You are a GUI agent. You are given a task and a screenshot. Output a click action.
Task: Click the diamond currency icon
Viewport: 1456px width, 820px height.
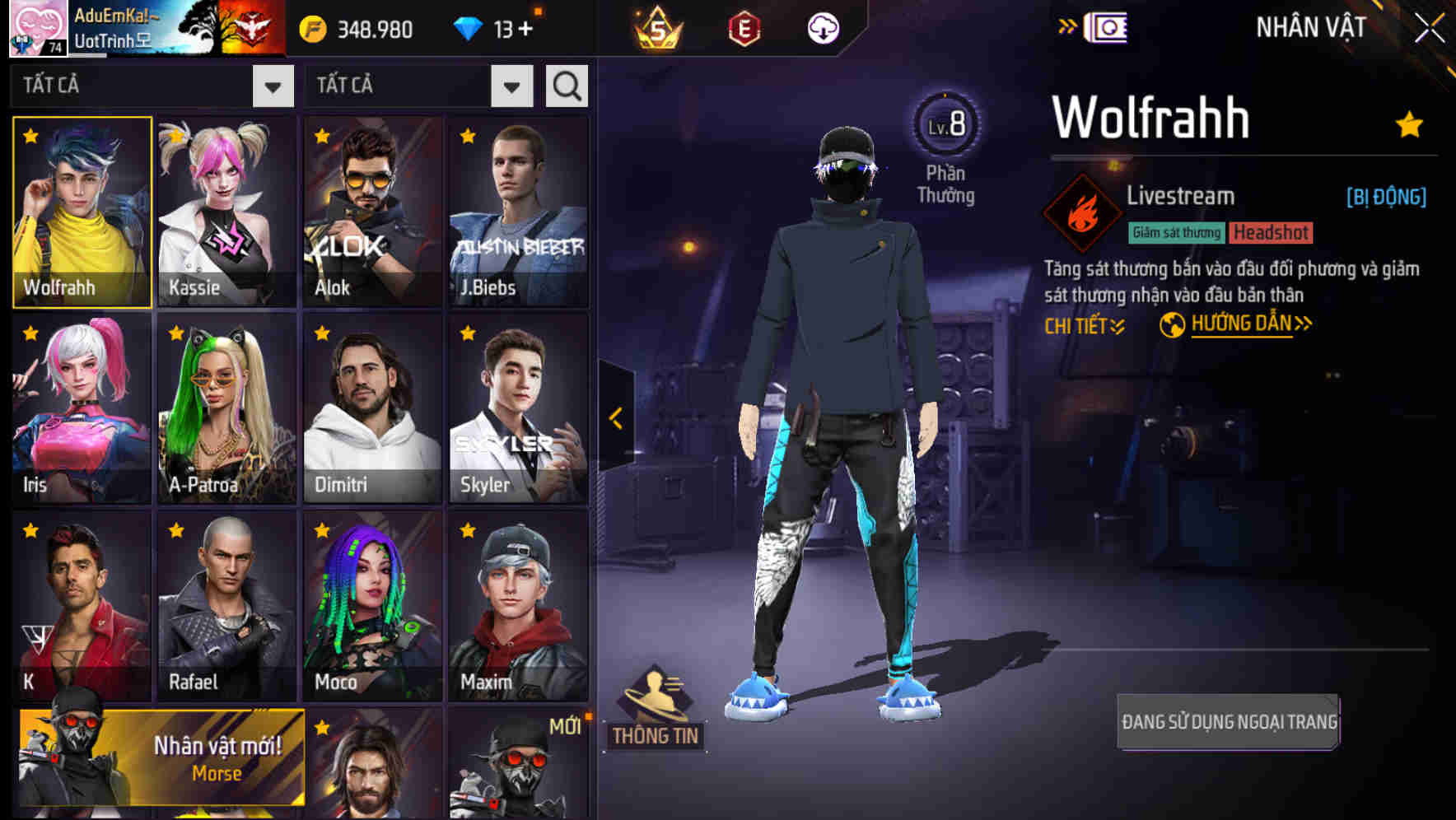coord(471,27)
